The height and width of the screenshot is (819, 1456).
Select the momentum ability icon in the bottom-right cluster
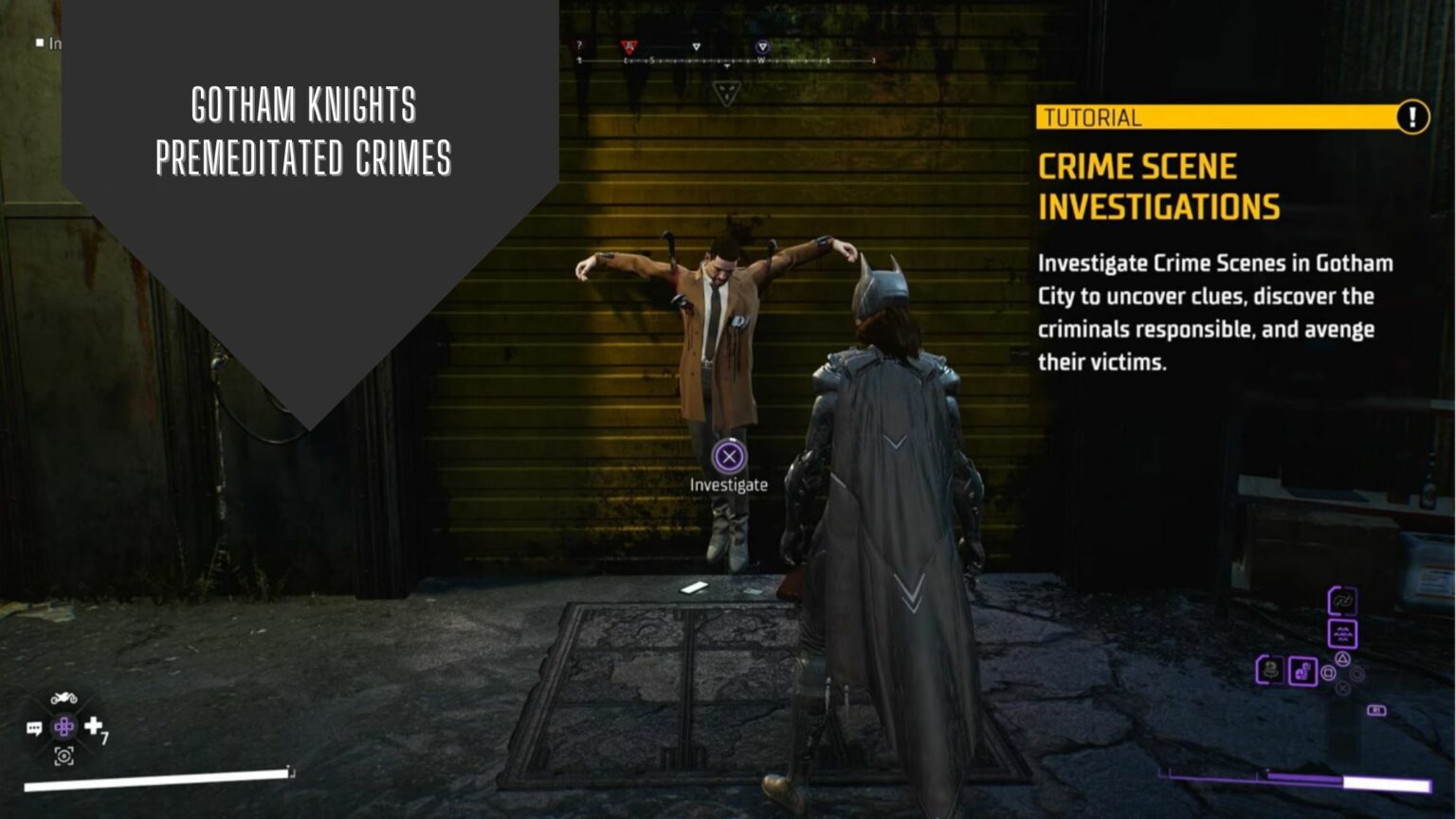coord(1342,601)
